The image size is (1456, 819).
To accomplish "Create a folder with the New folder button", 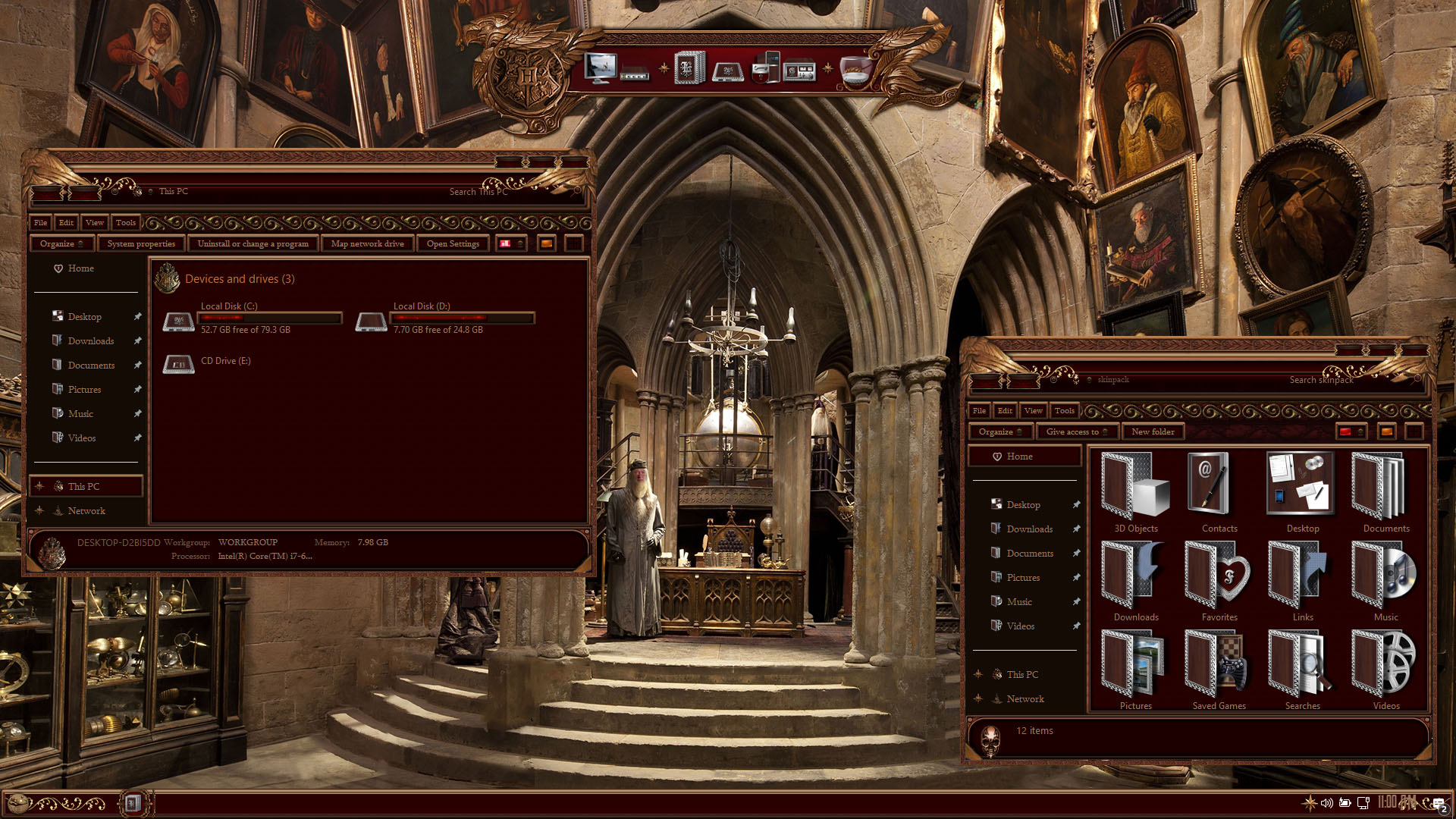I will coord(1153,431).
